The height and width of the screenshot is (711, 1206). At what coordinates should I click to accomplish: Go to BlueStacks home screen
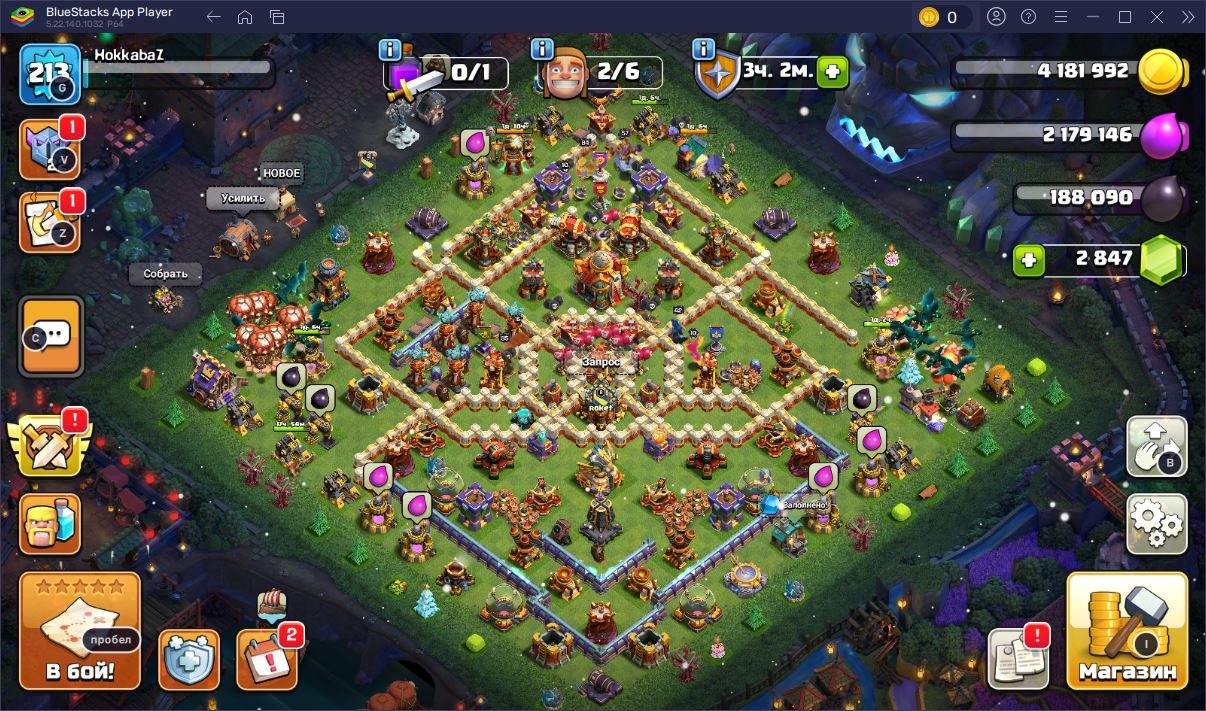245,17
